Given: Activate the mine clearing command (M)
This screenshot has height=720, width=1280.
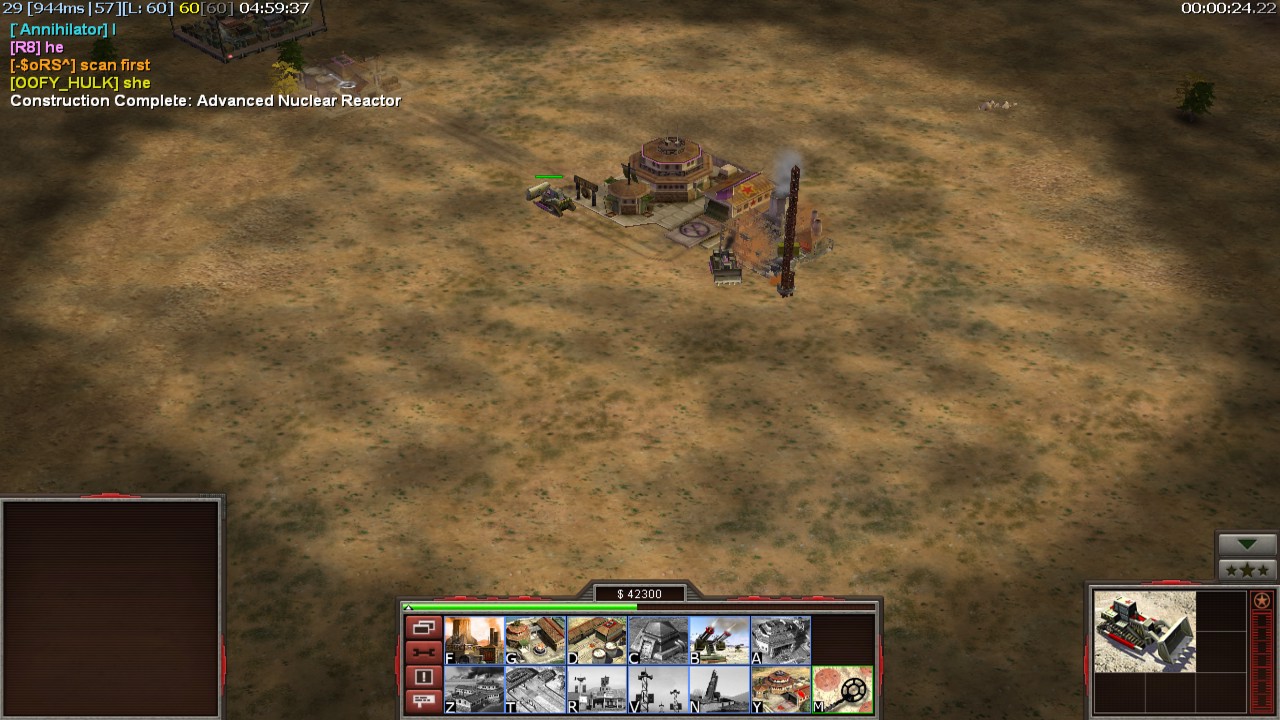Looking at the screenshot, I should pyautogui.click(x=842, y=689).
